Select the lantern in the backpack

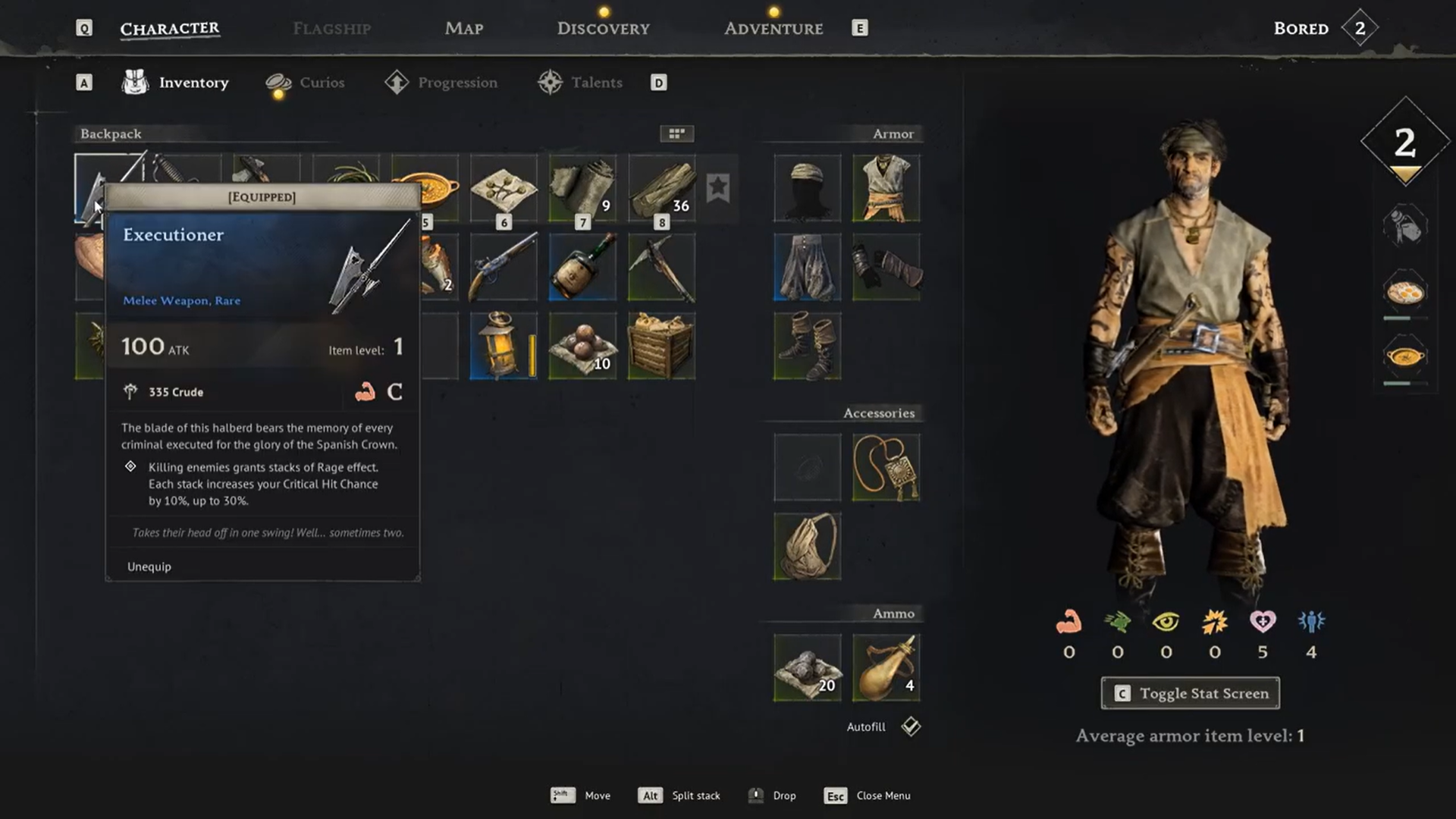tap(504, 346)
